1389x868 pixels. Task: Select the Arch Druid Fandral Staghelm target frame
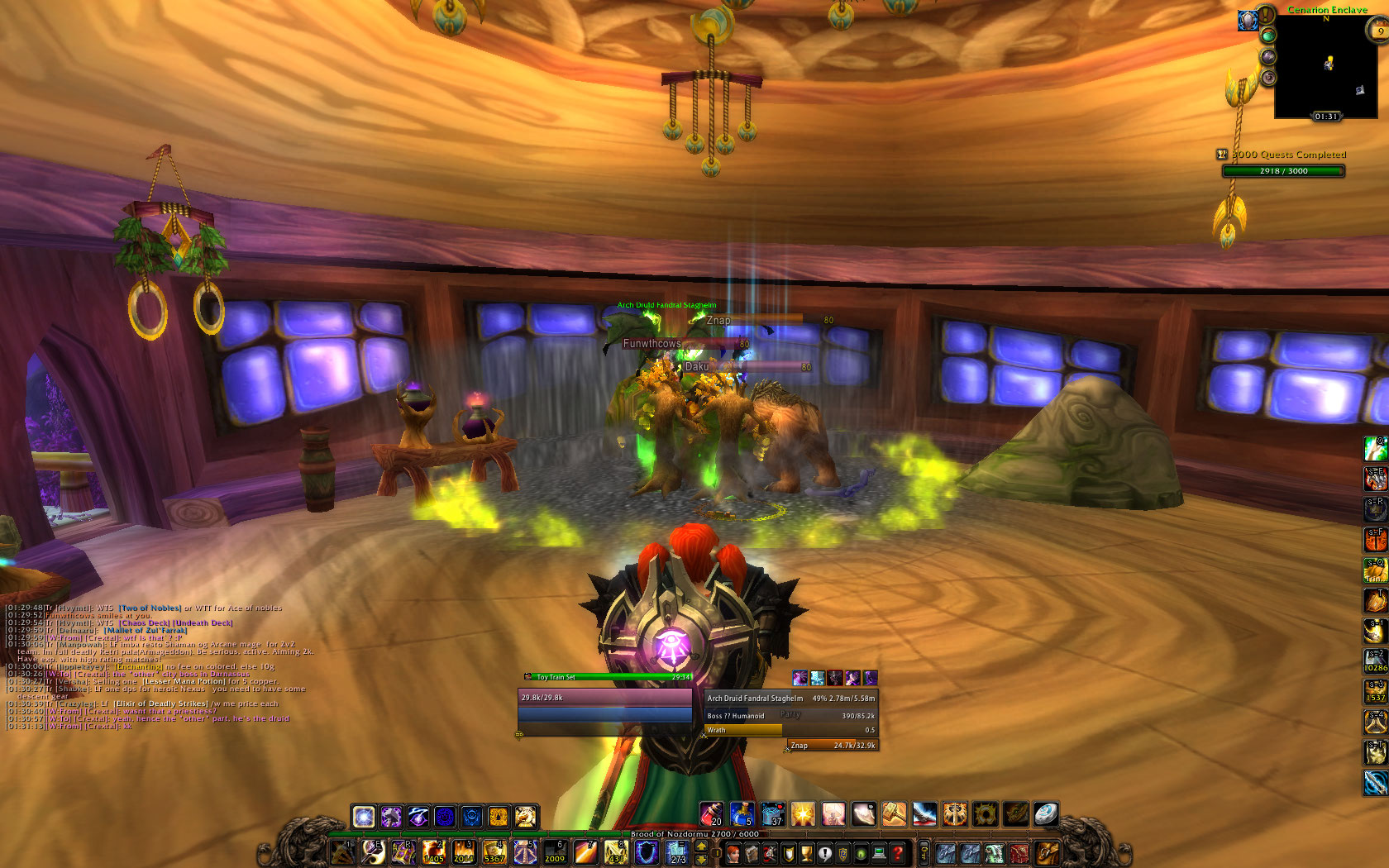(790, 699)
